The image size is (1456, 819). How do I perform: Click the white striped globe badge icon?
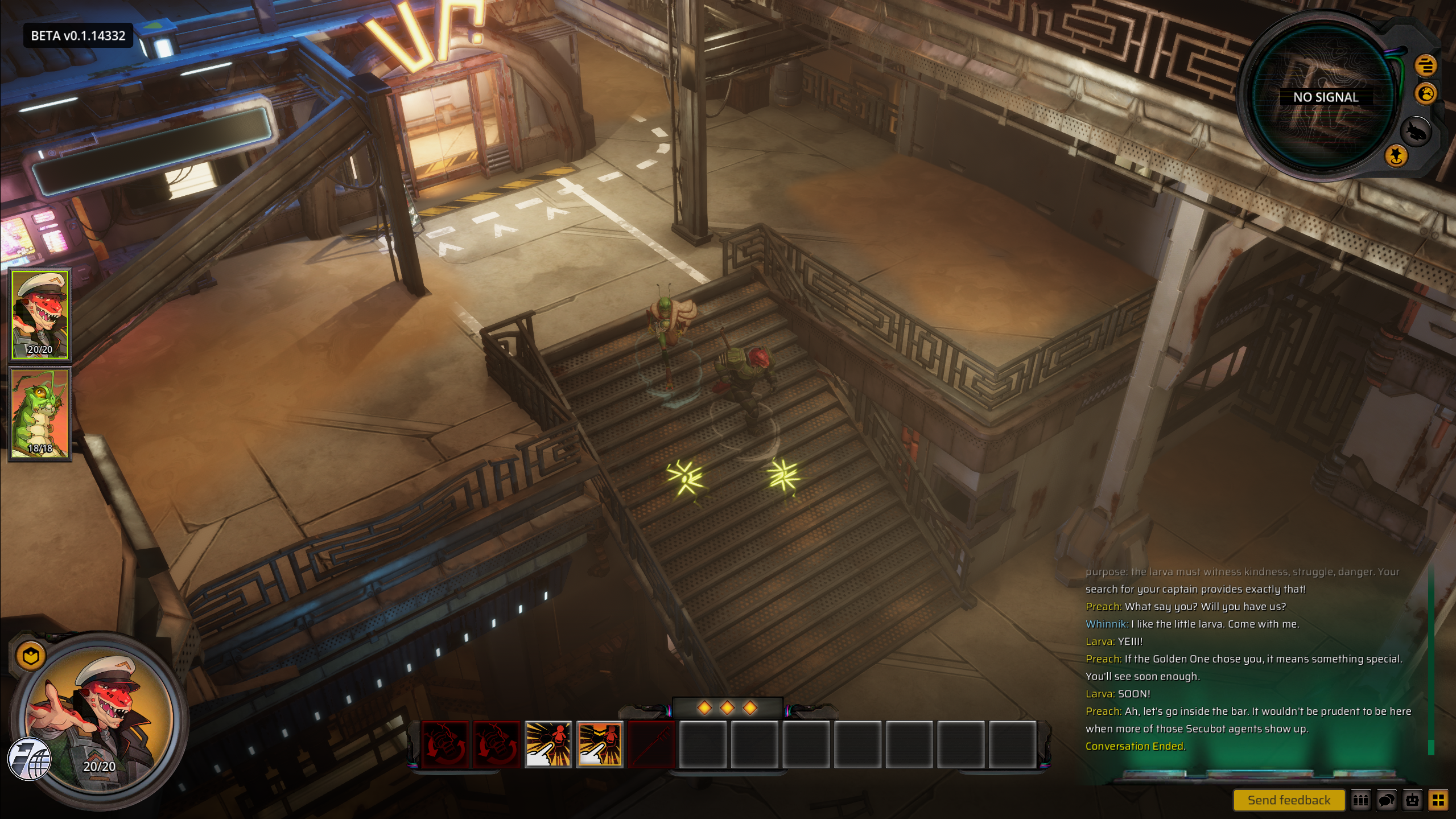[x=30, y=759]
